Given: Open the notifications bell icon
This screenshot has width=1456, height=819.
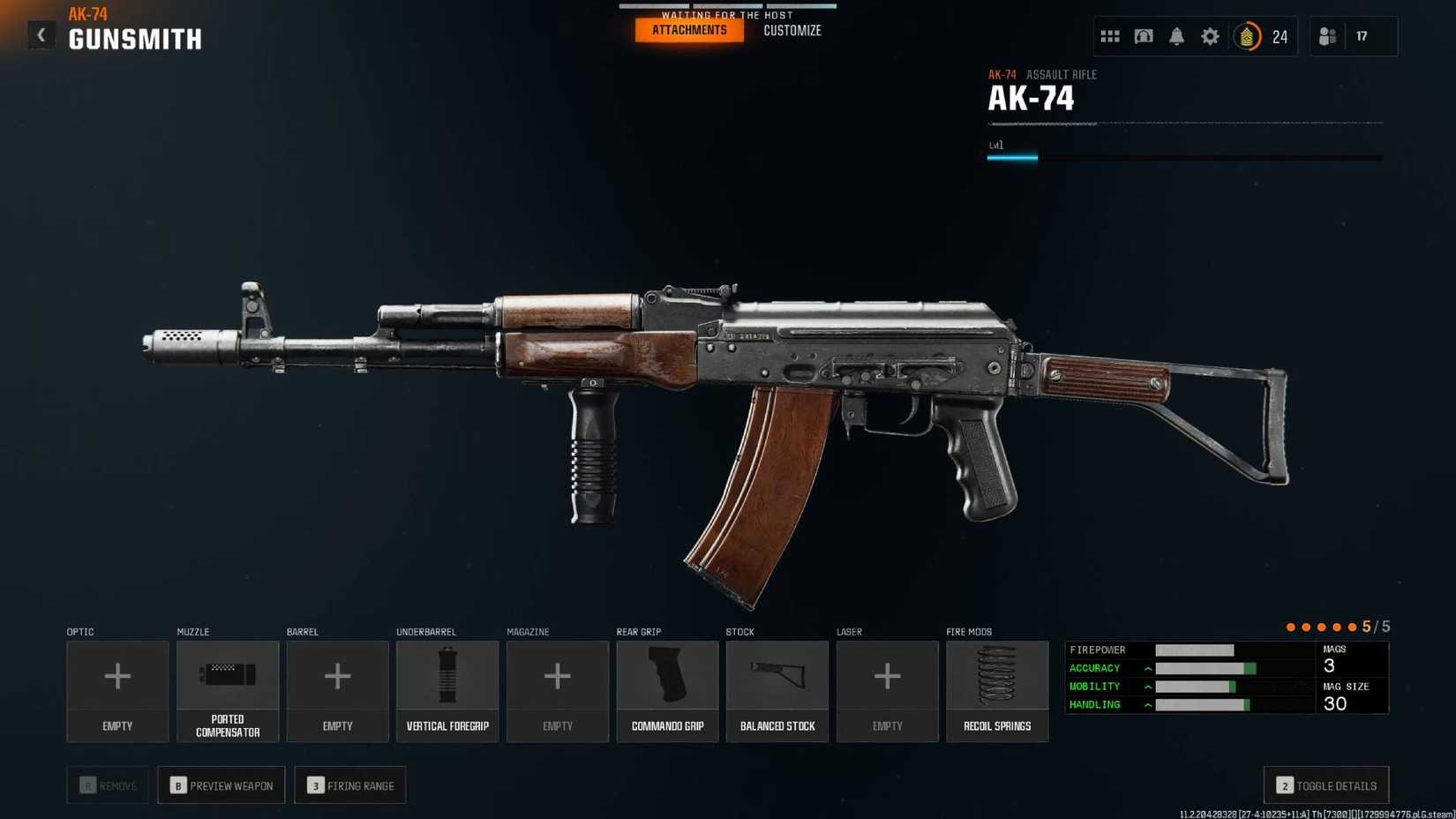Looking at the screenshot, I should pyautogui.click(x=1176, y=36).
